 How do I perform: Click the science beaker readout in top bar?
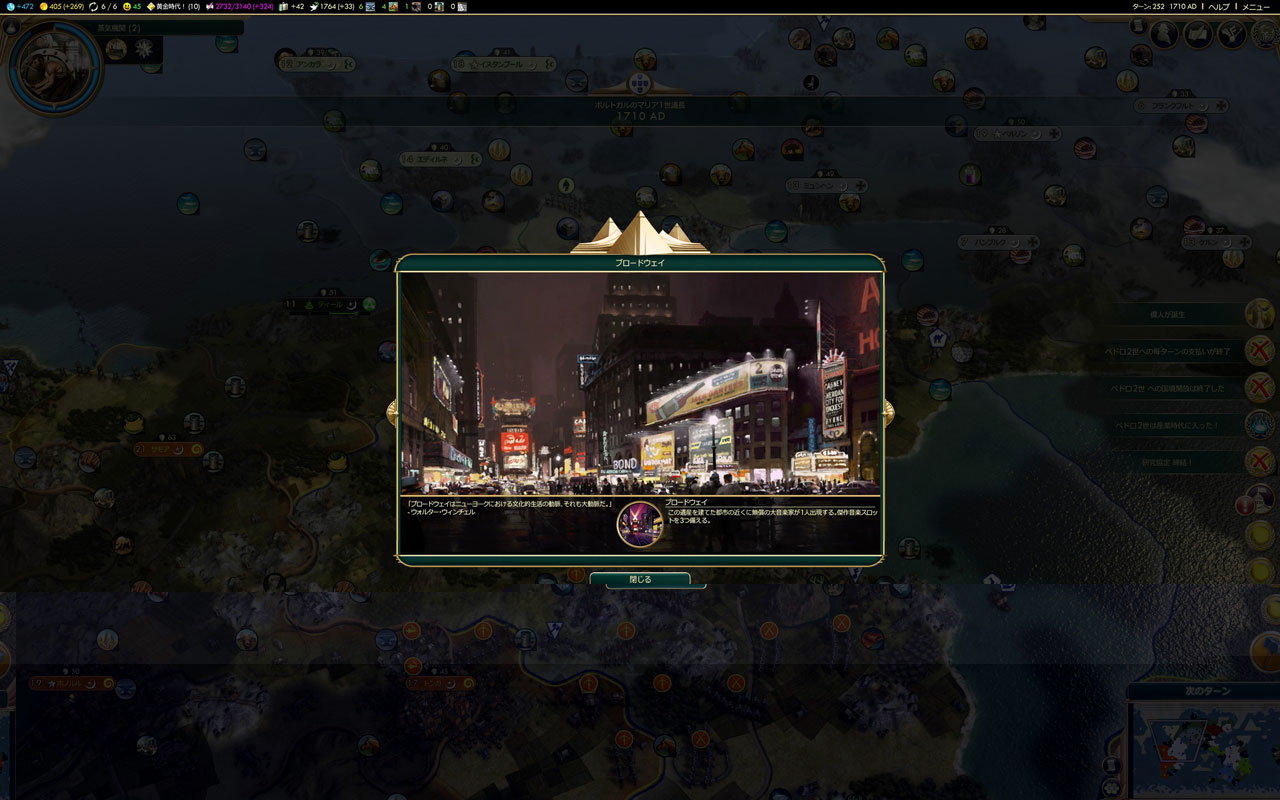coord(21,7)
